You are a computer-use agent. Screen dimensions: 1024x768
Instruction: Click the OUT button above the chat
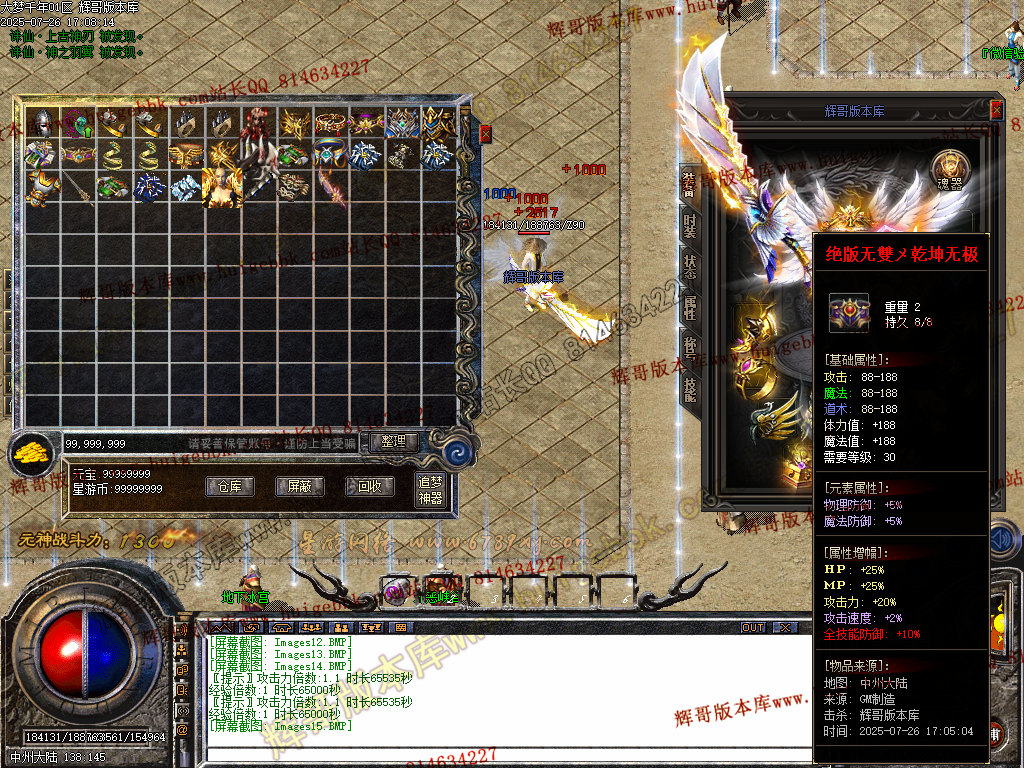(753, 627)
